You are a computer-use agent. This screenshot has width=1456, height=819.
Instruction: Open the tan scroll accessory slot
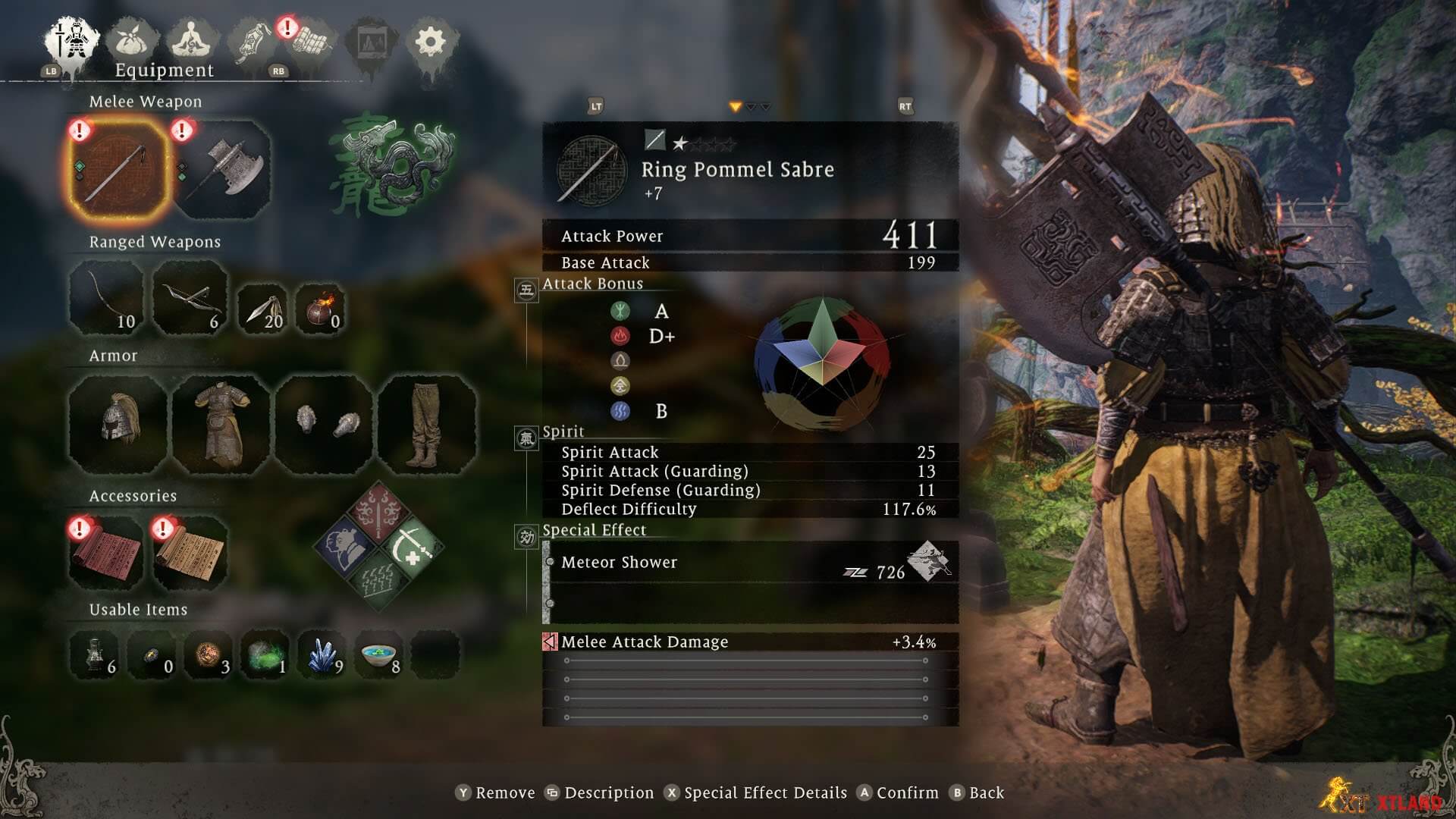[190, 553]
